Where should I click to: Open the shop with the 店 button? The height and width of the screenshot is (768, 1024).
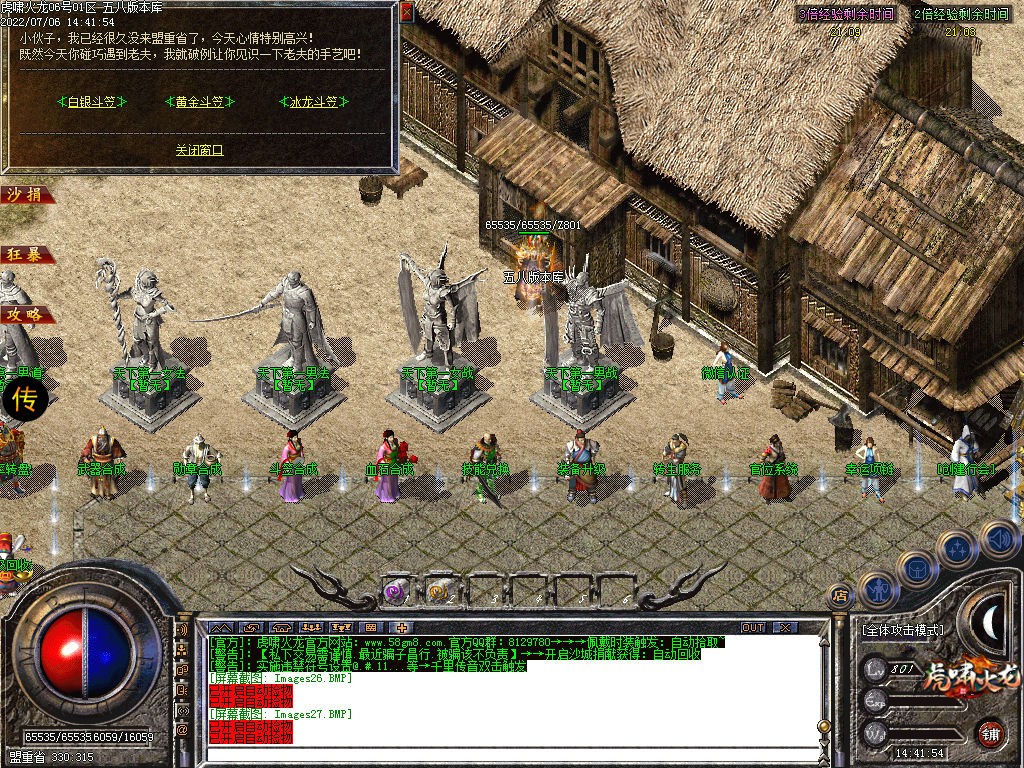coord(841,596)
